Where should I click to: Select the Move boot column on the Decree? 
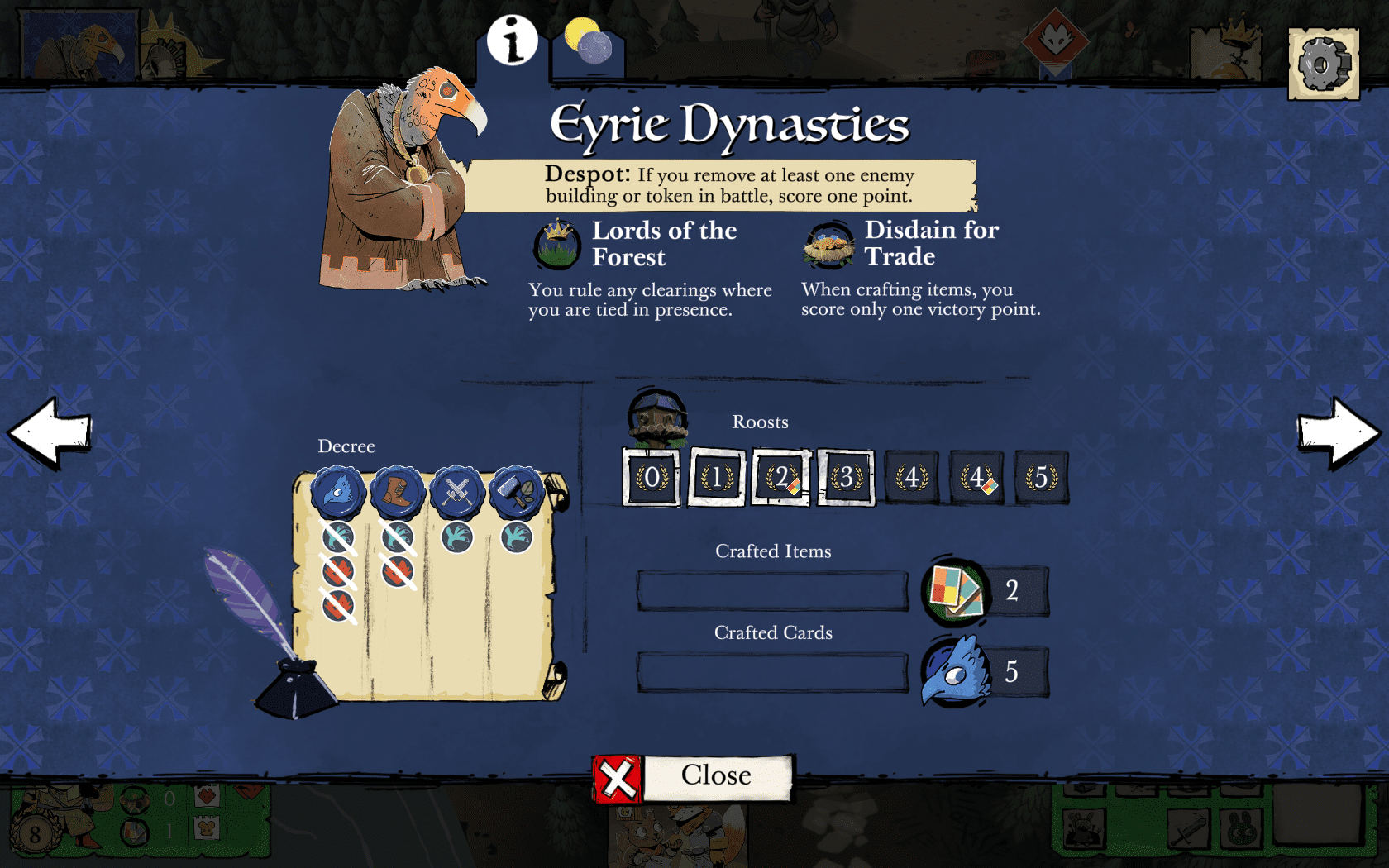point(398,492)
